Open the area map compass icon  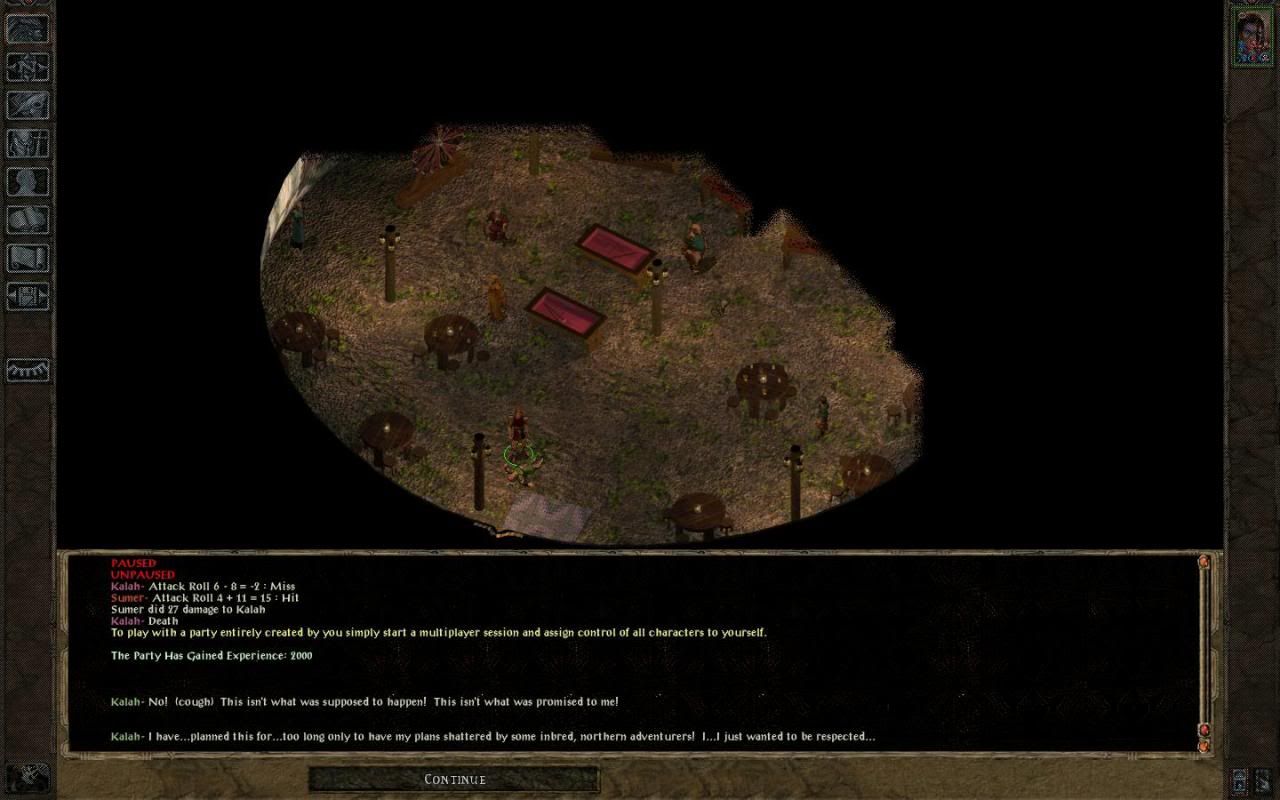[27, 66]
